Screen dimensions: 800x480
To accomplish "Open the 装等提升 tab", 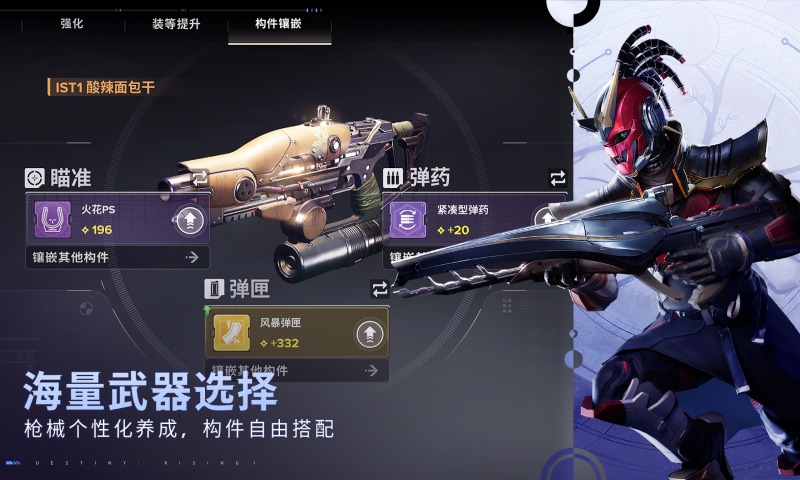I will pyautogui.click(x=176, y=22).
